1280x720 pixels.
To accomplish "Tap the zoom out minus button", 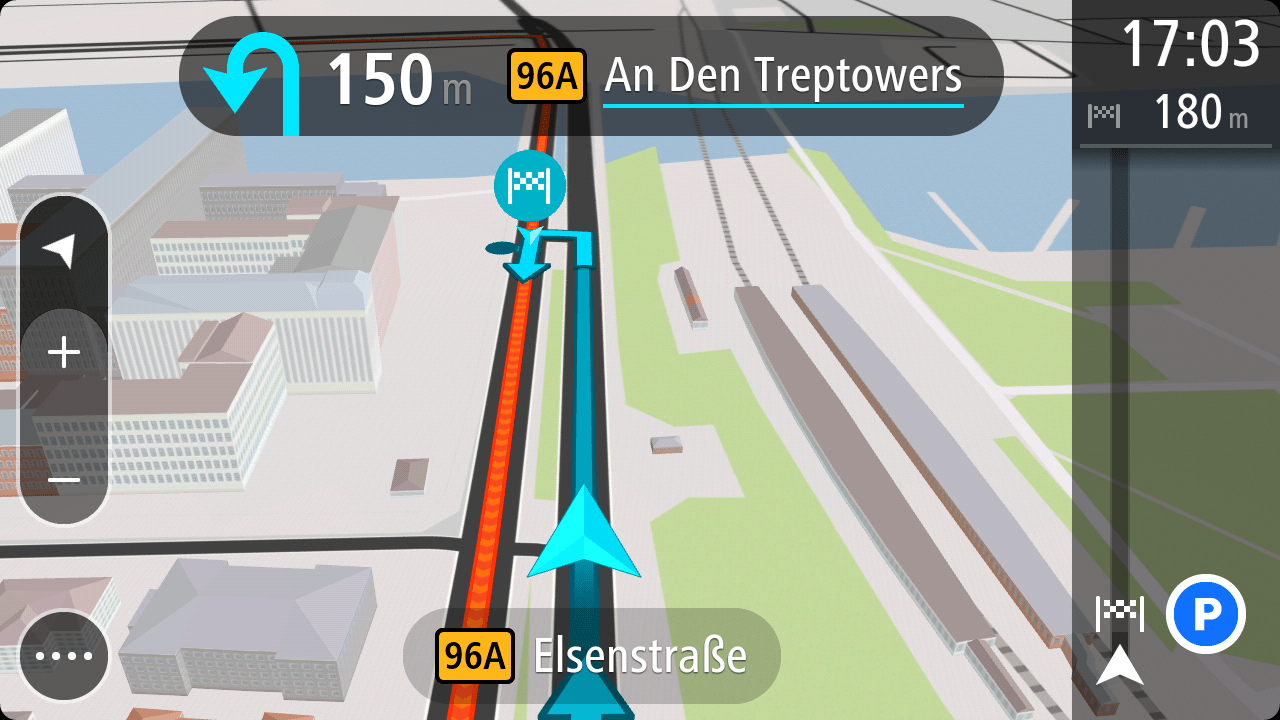I will coord(64,480).
